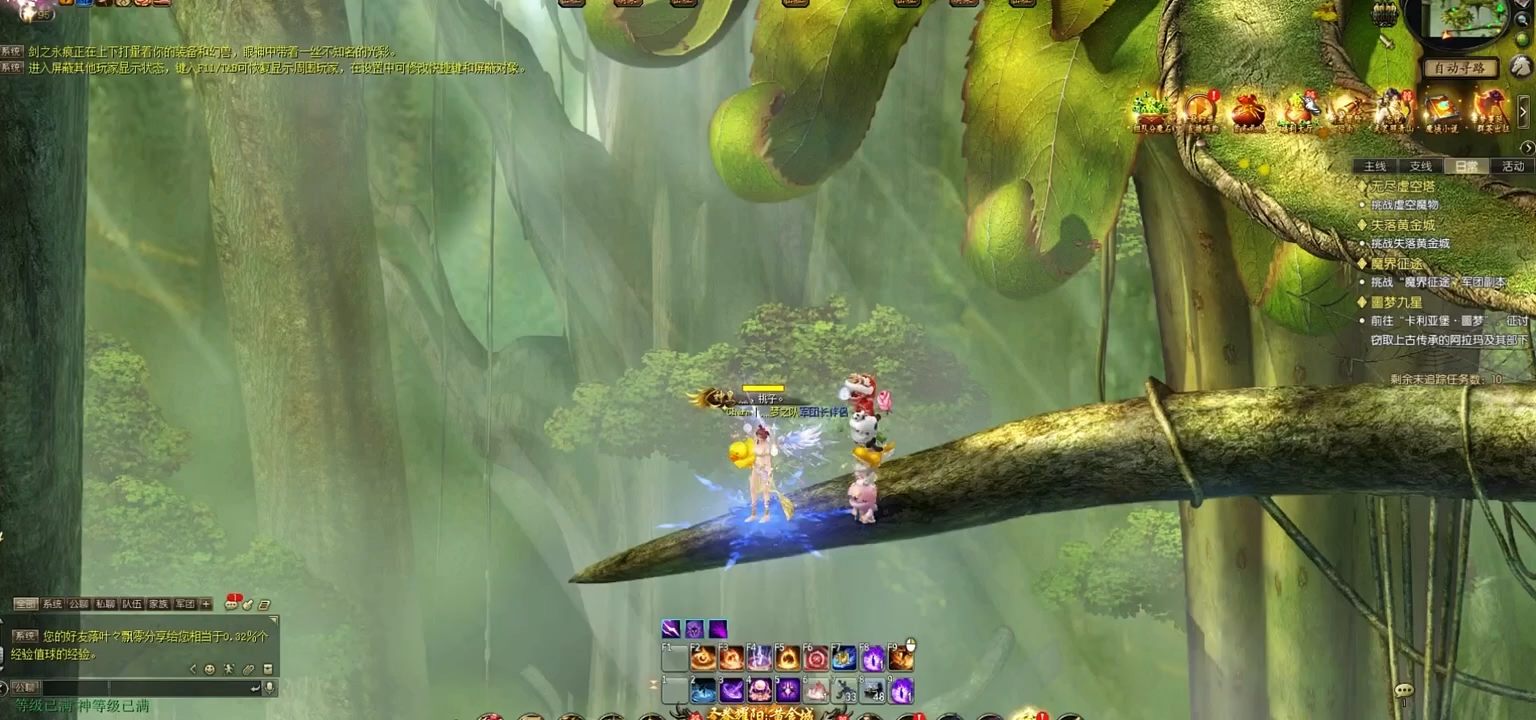Switch chat to the 系统 system tab

click(x=52, y=604)
